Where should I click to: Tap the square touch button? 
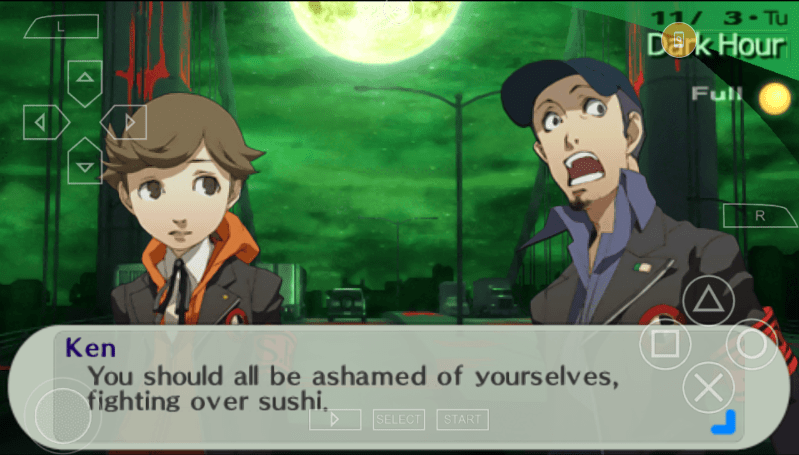(x=665, y=345)
